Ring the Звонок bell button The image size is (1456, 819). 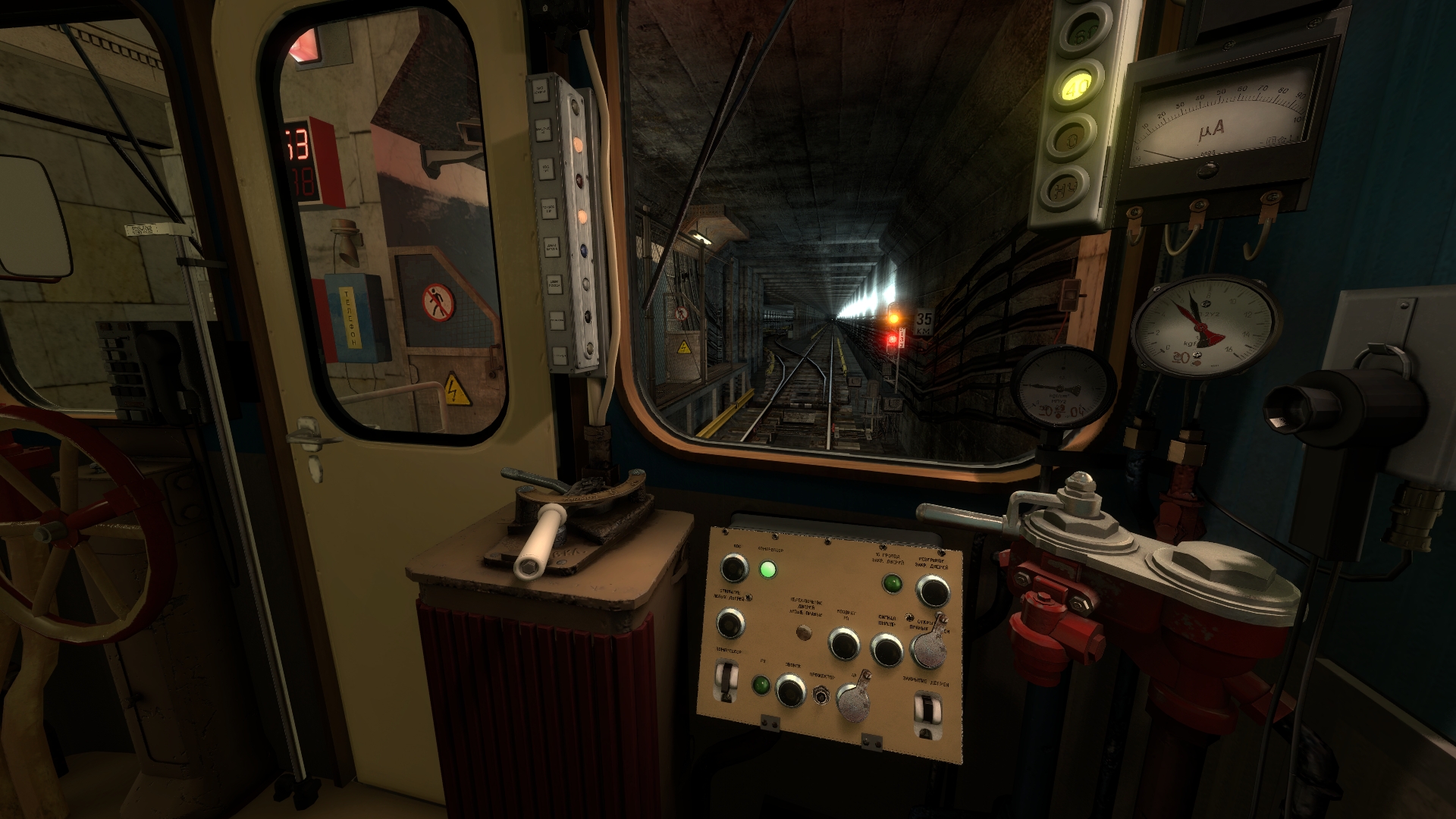click(790, 690)
